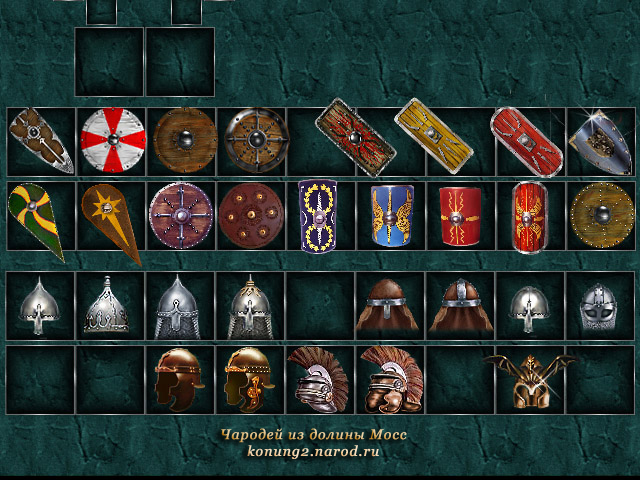Viewport: 640px width, 480px height.
Task: Choose the green and yellow kite shield
Action: click(x=36, y=216)
